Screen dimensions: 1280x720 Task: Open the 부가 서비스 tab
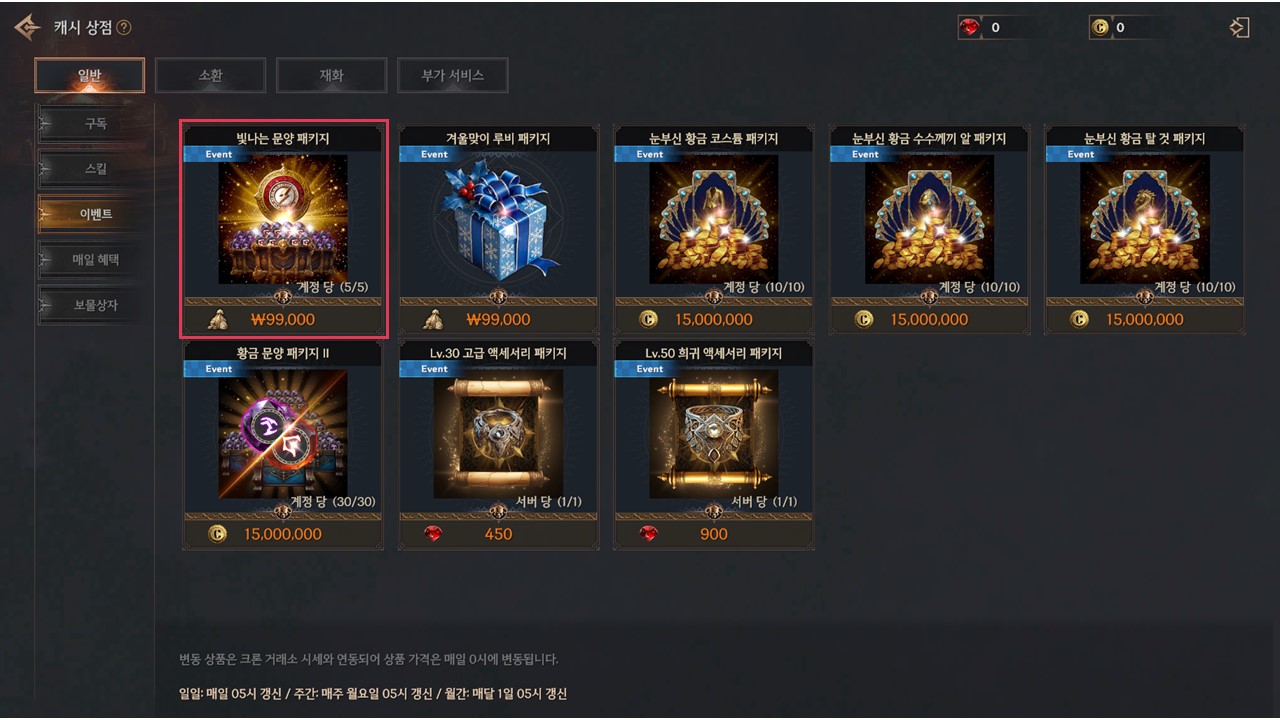[x=452, y=75]
